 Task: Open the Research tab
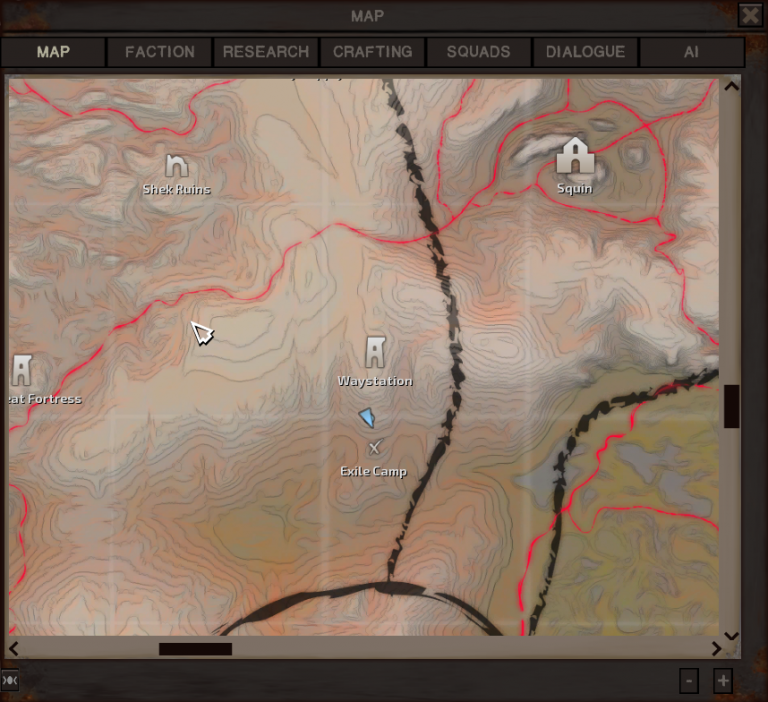pyautogui.click(x=266, y=52)
